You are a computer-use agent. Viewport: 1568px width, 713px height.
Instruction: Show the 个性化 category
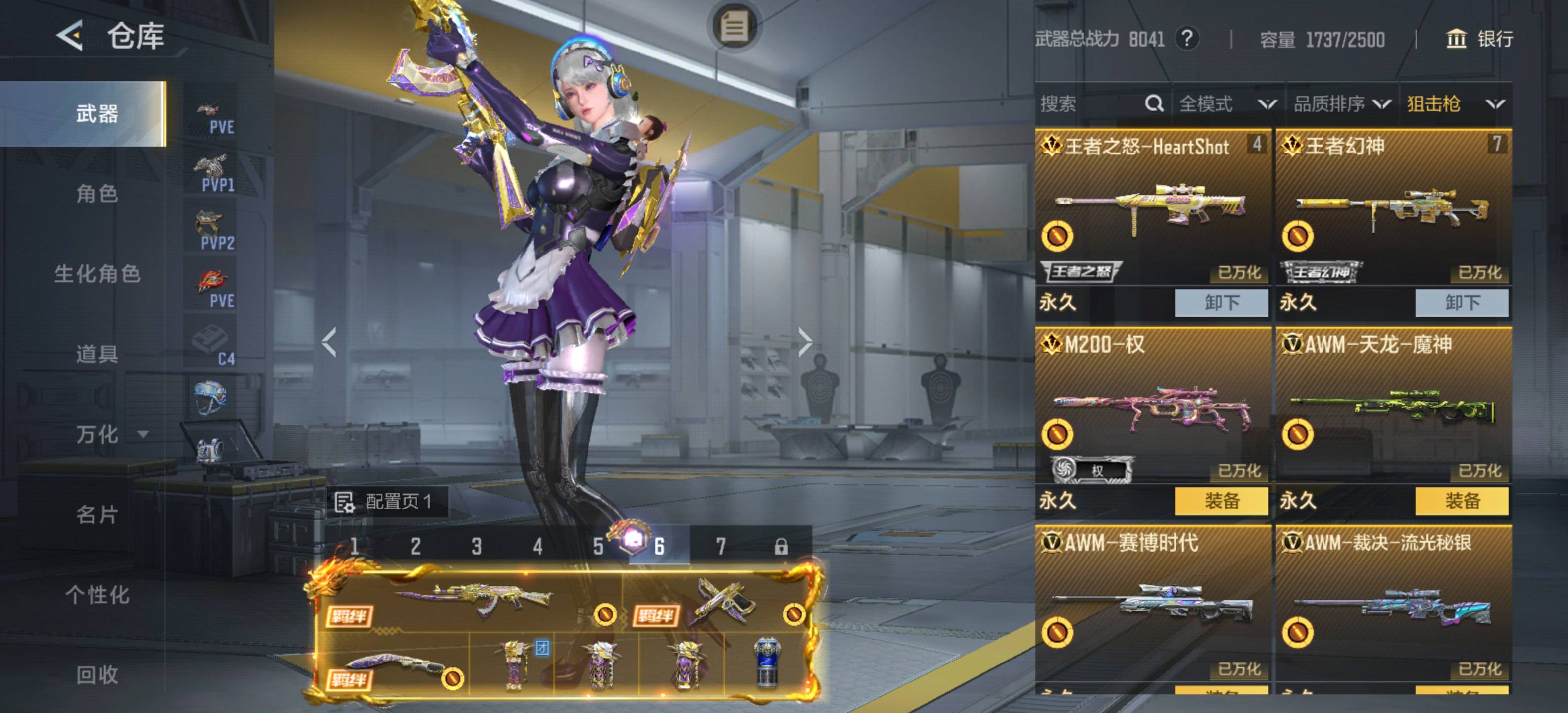pyautogui.click(x=98, y=595)
